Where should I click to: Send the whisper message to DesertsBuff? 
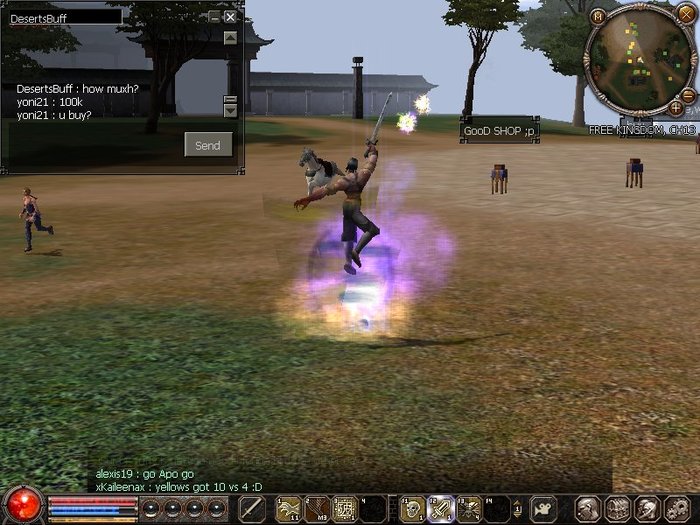click(208, 145)
